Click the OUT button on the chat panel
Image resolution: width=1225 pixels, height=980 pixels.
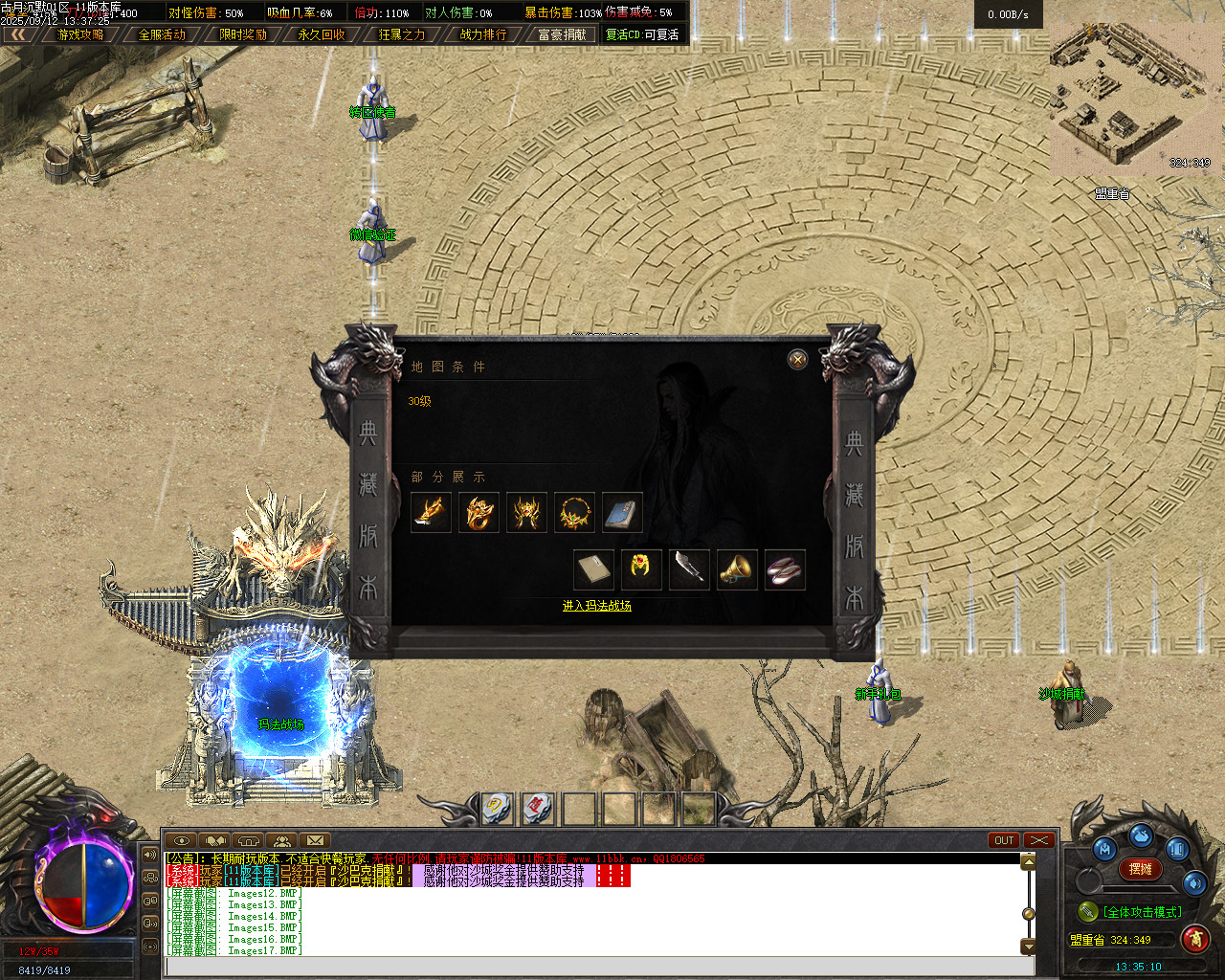pos(1004,840)
